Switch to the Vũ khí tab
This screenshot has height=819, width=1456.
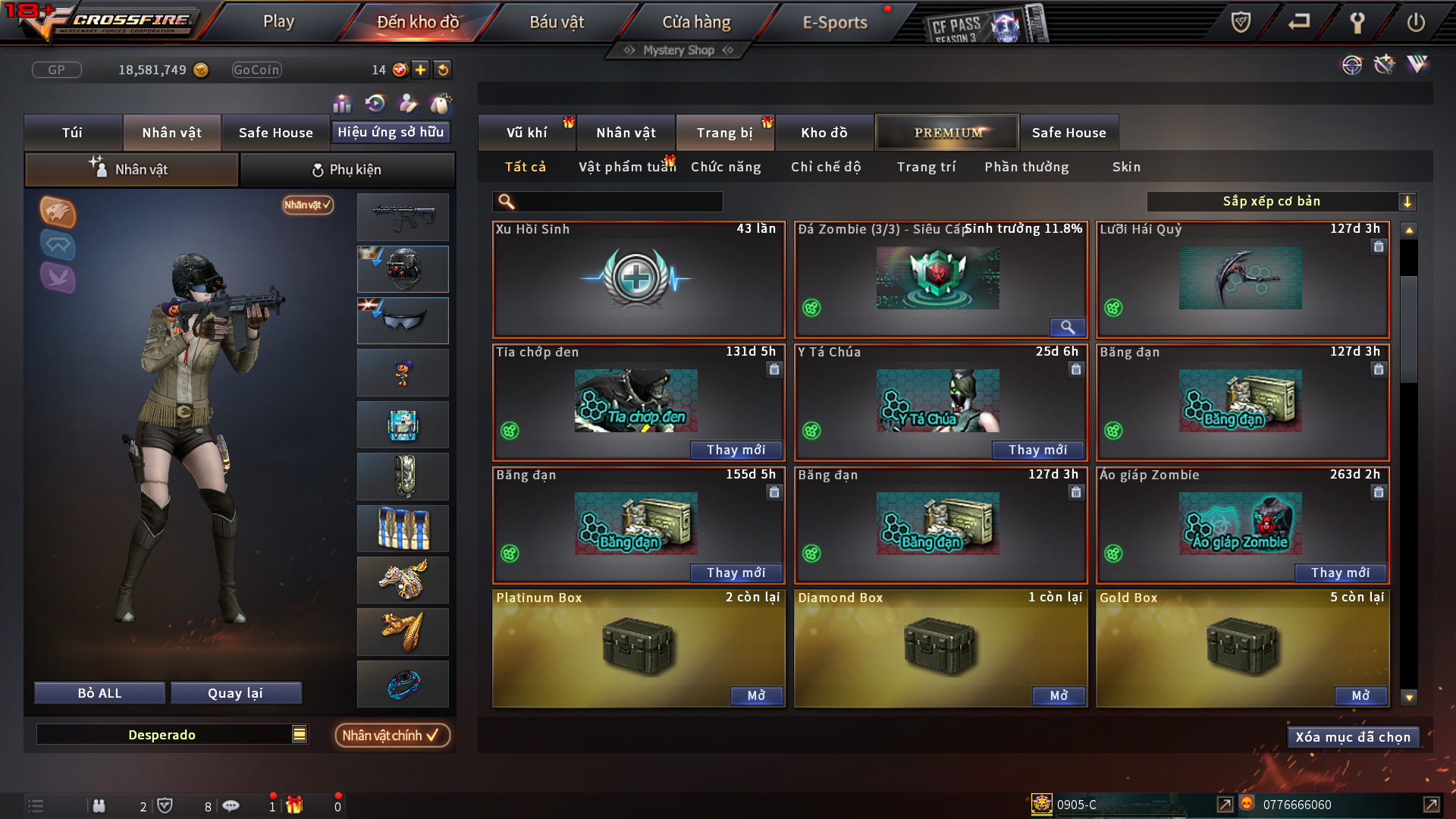click(x=526, y=133)
